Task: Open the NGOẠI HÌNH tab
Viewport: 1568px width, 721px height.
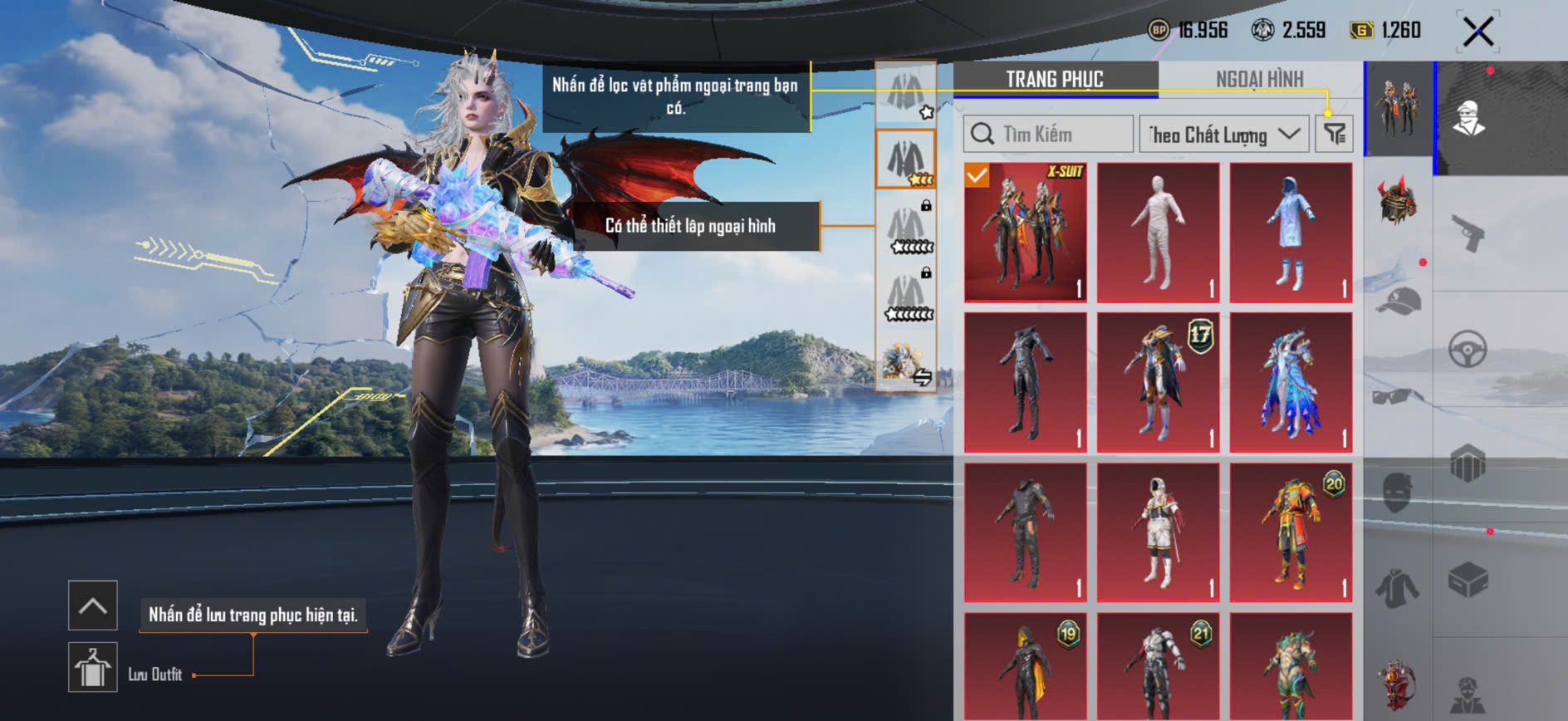Action: [x=1259, y=80]
